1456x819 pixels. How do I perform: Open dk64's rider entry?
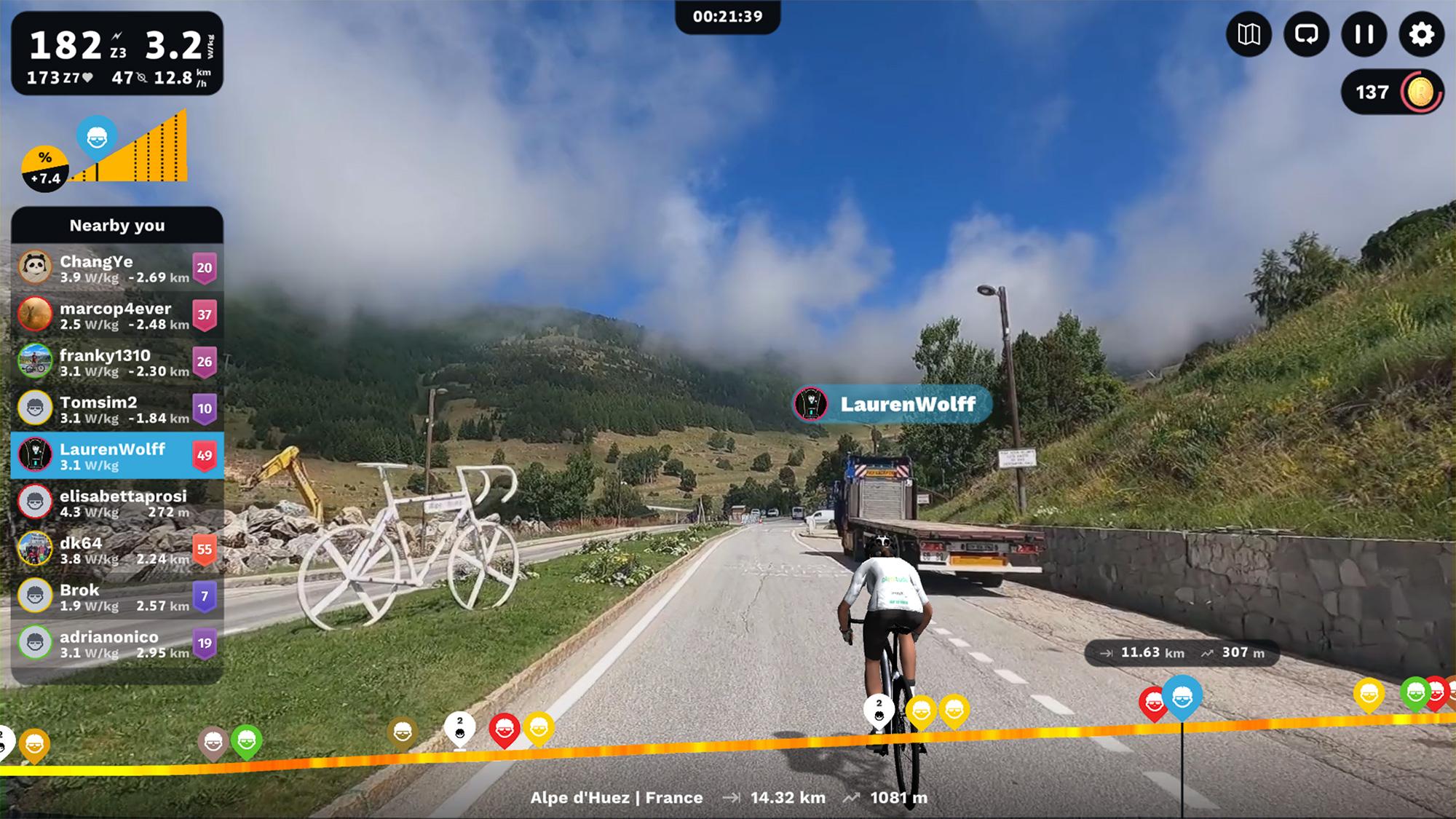pos(116,550)
